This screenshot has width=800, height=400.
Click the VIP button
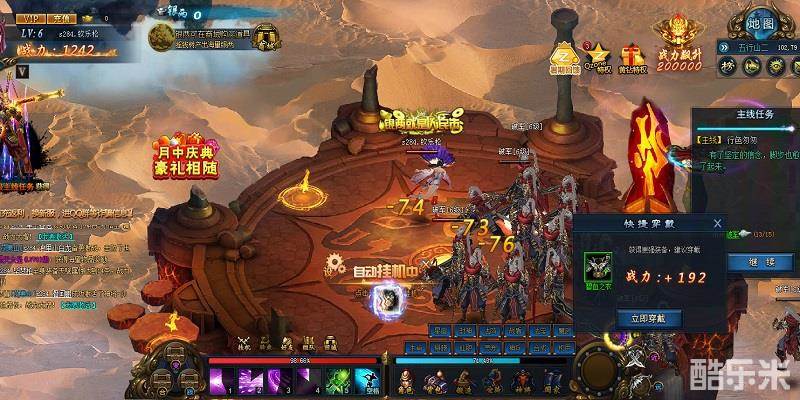click(x=30, y=18)
